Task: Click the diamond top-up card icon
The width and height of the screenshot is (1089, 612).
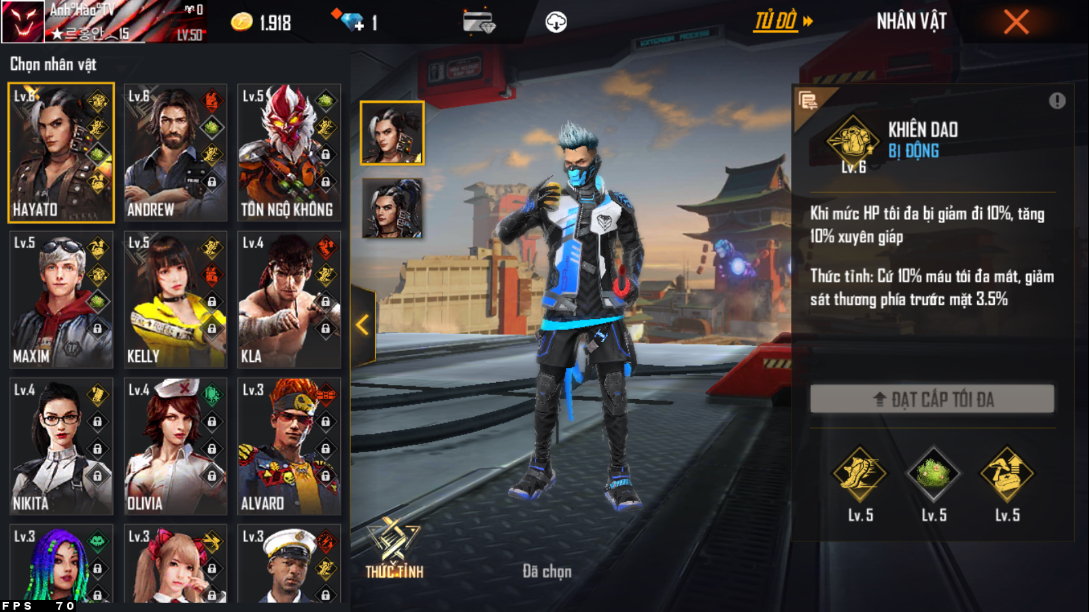Action: (479, 22)
